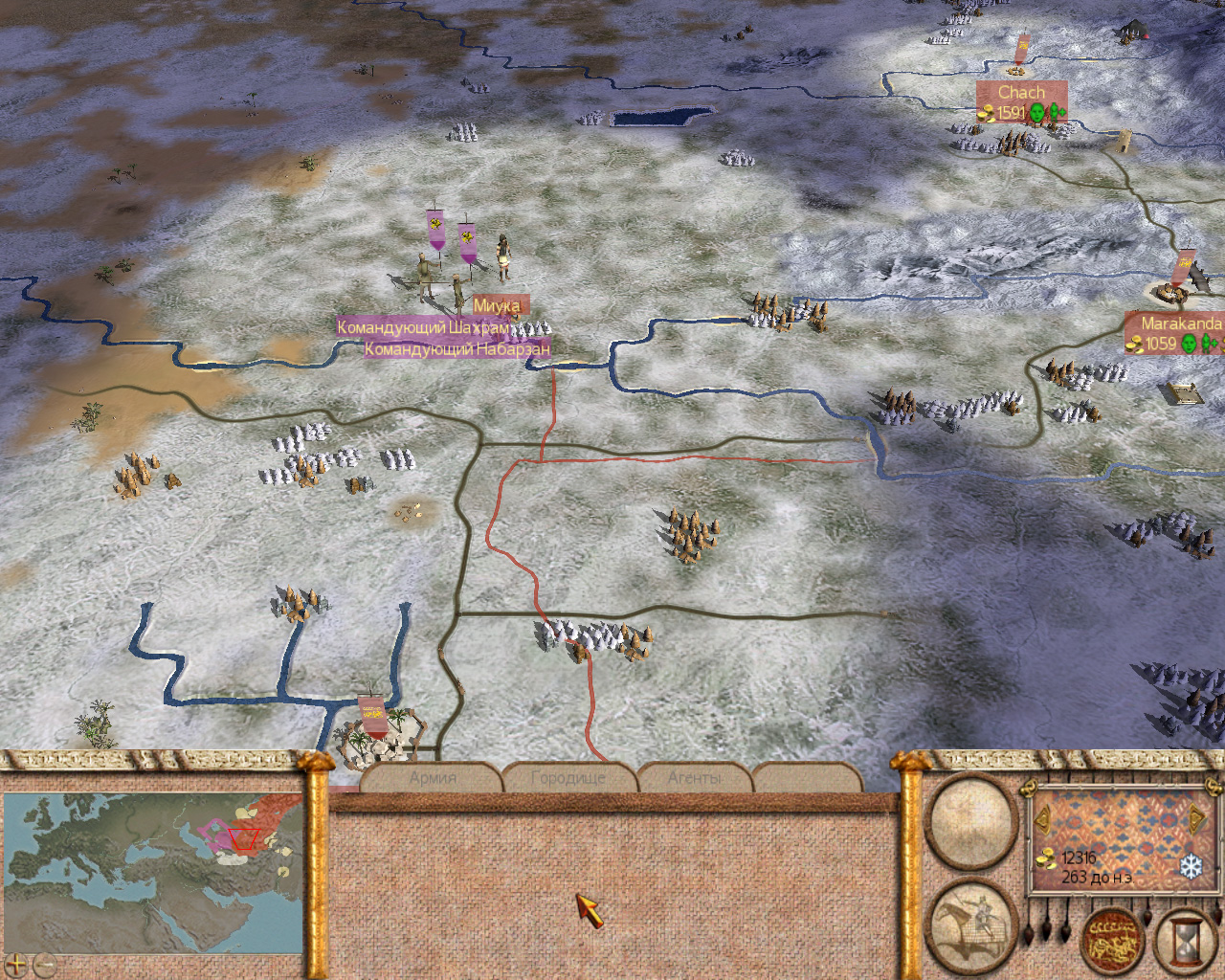1225x980 pixels.
Task: Select the Агенты tab
Action: pyautogui.click(x=695, y=778)
